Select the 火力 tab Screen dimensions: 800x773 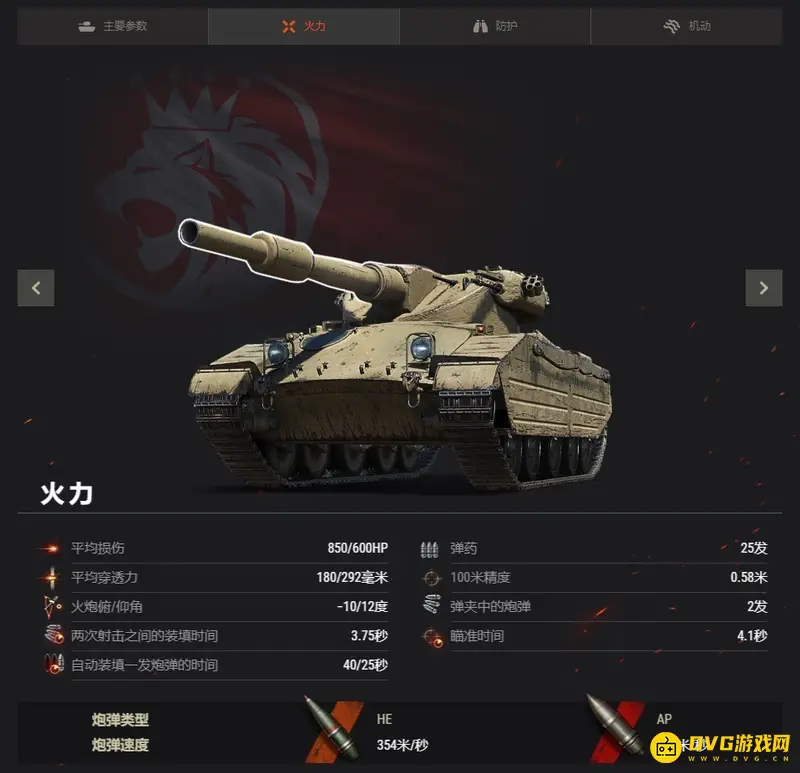(x=304, y=26)
